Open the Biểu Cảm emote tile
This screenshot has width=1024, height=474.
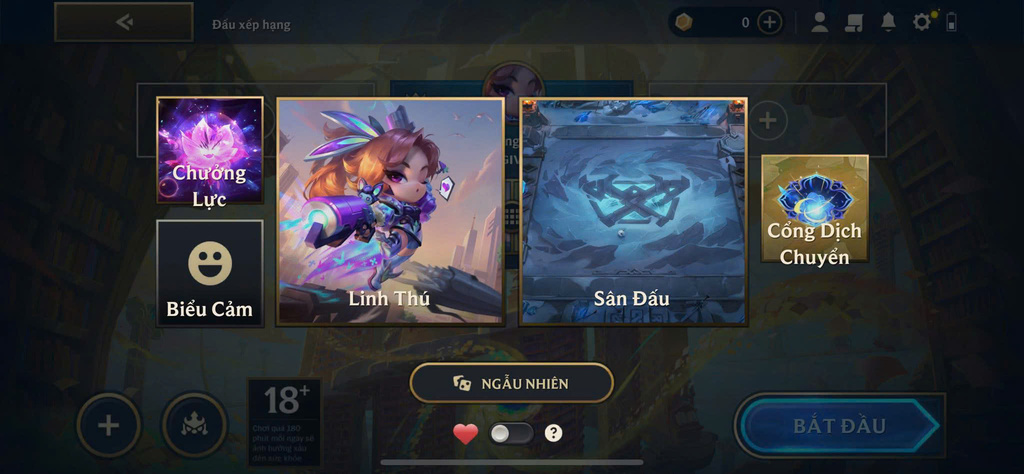pyautogui.click(x=210, y=272)
